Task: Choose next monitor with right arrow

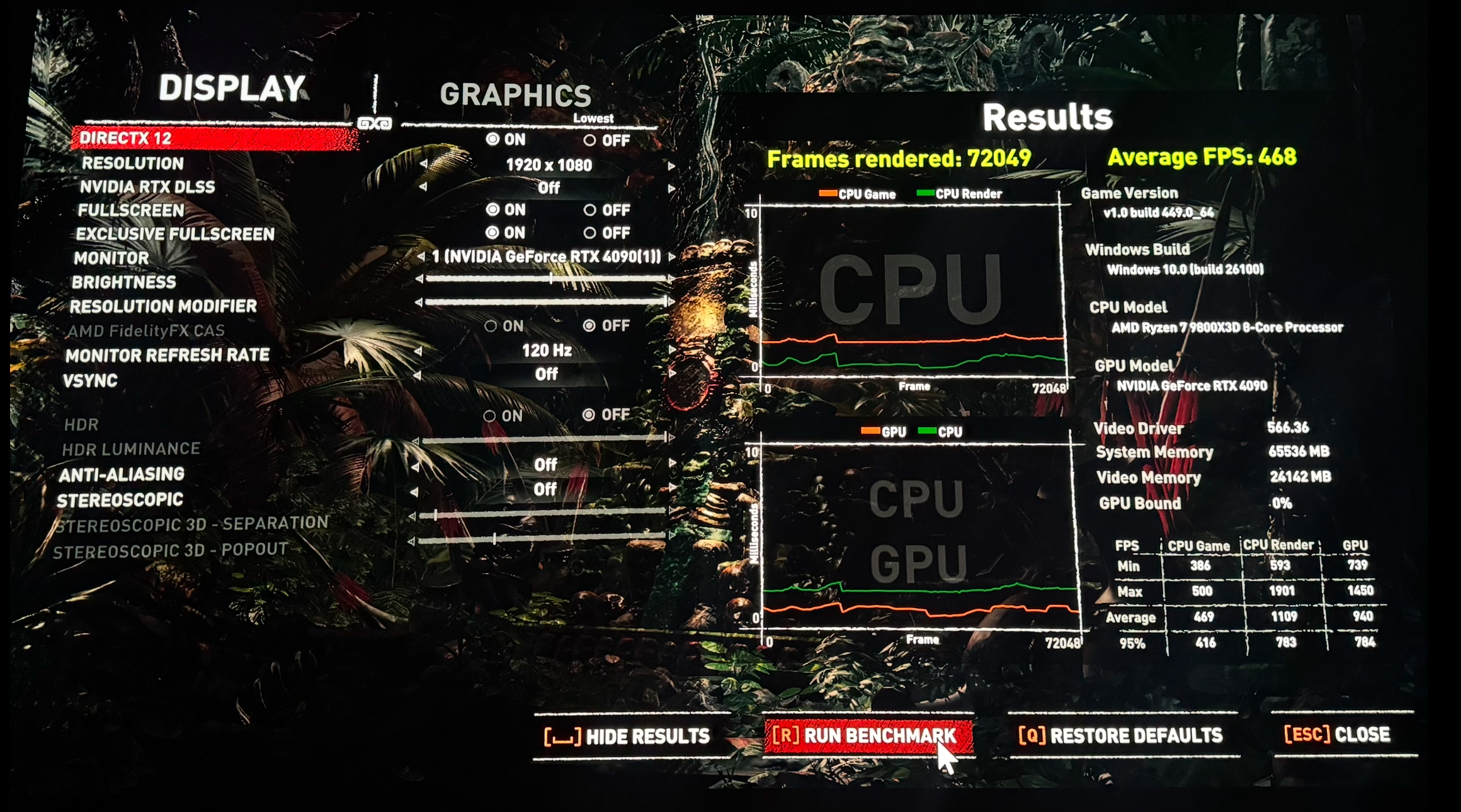Action: 672,257
